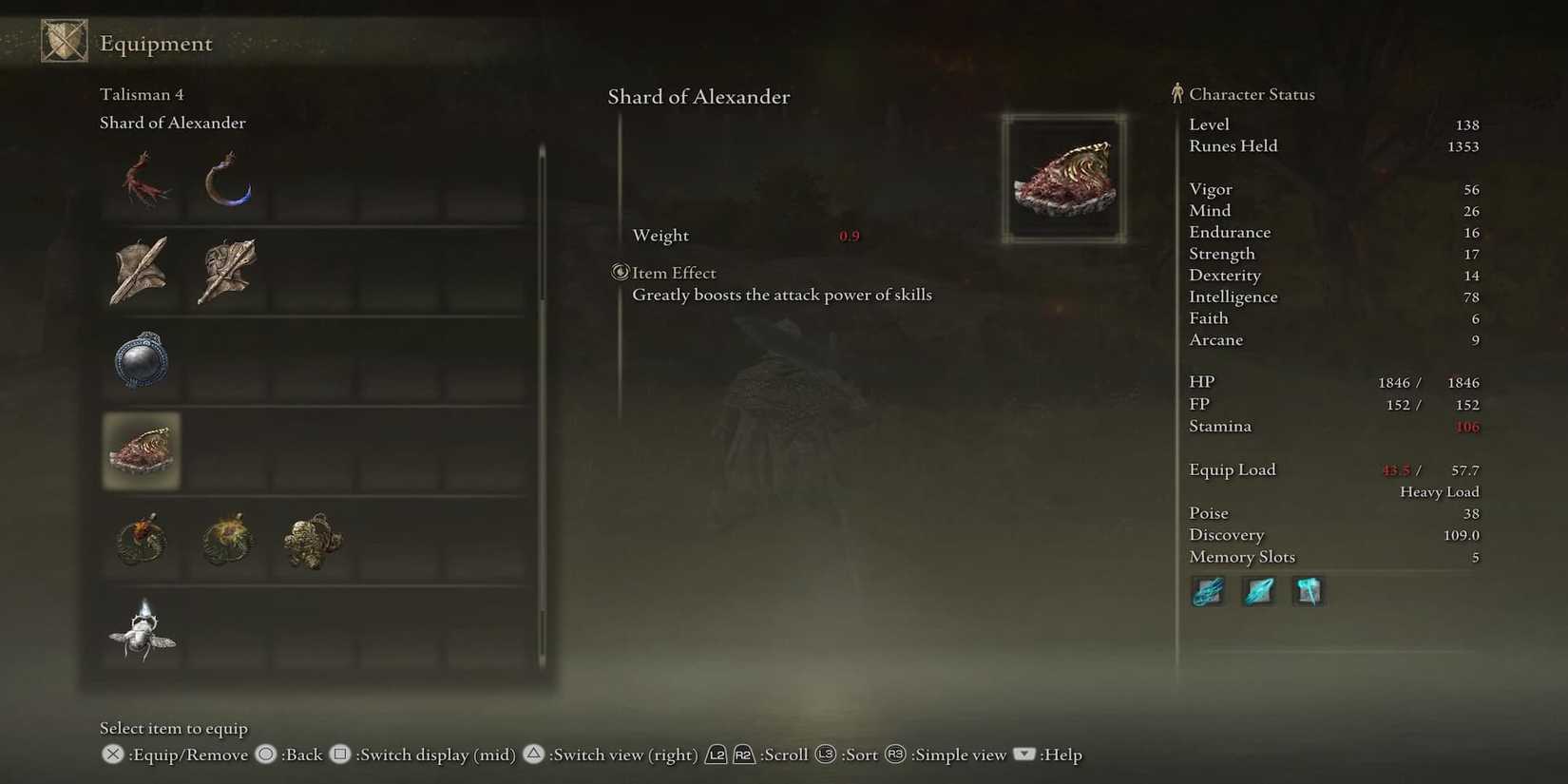Select the Shard of Alexander talisman icon

coord(141,451)
